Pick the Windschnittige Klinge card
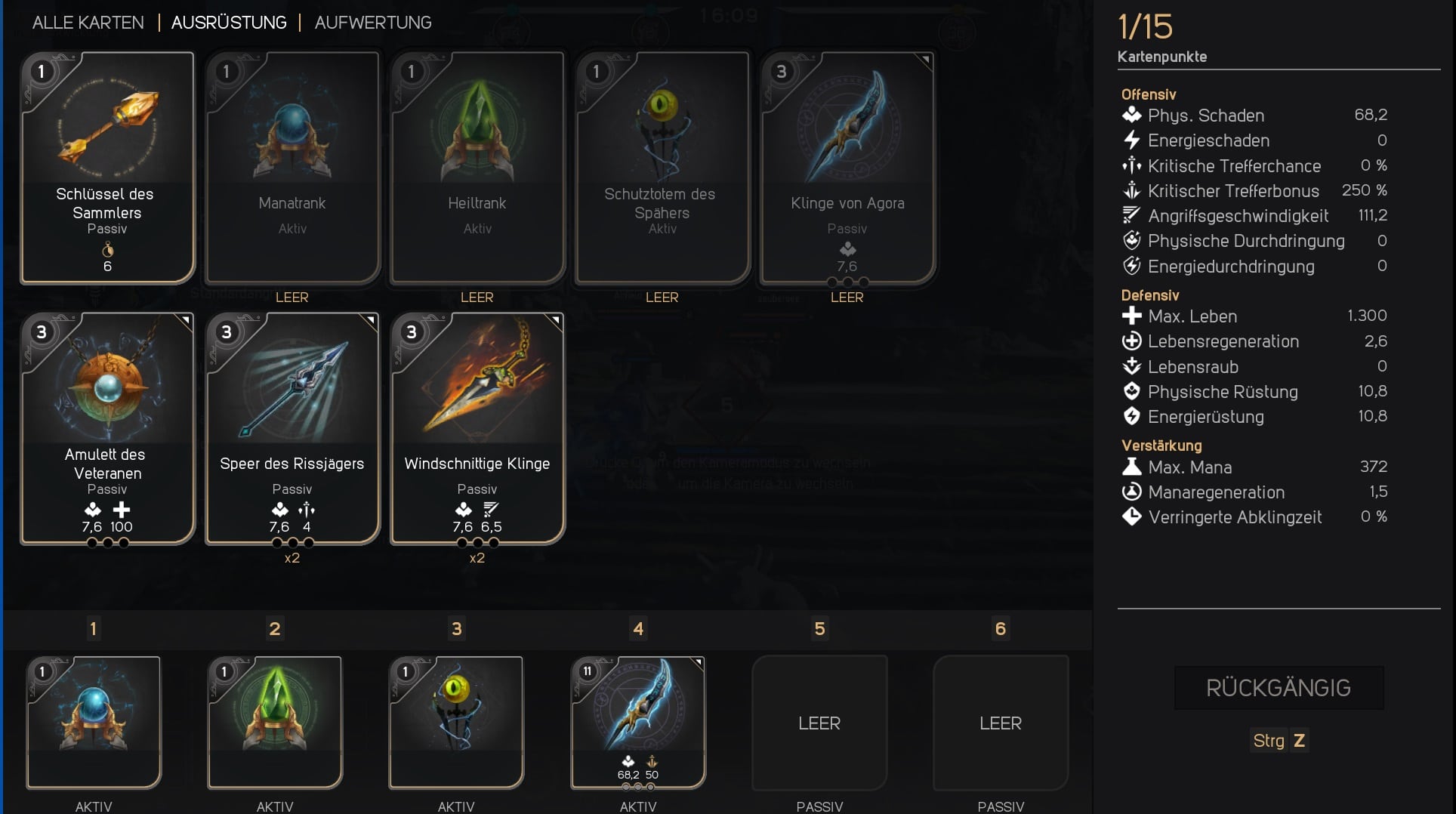The height and width of the screenshot is (814, 1456). [477, 428]
